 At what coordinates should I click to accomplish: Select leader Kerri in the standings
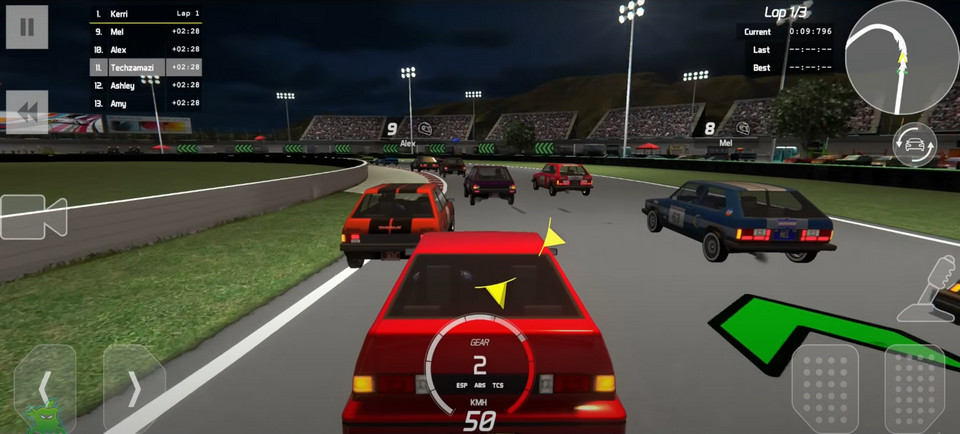tap(146, 14)
